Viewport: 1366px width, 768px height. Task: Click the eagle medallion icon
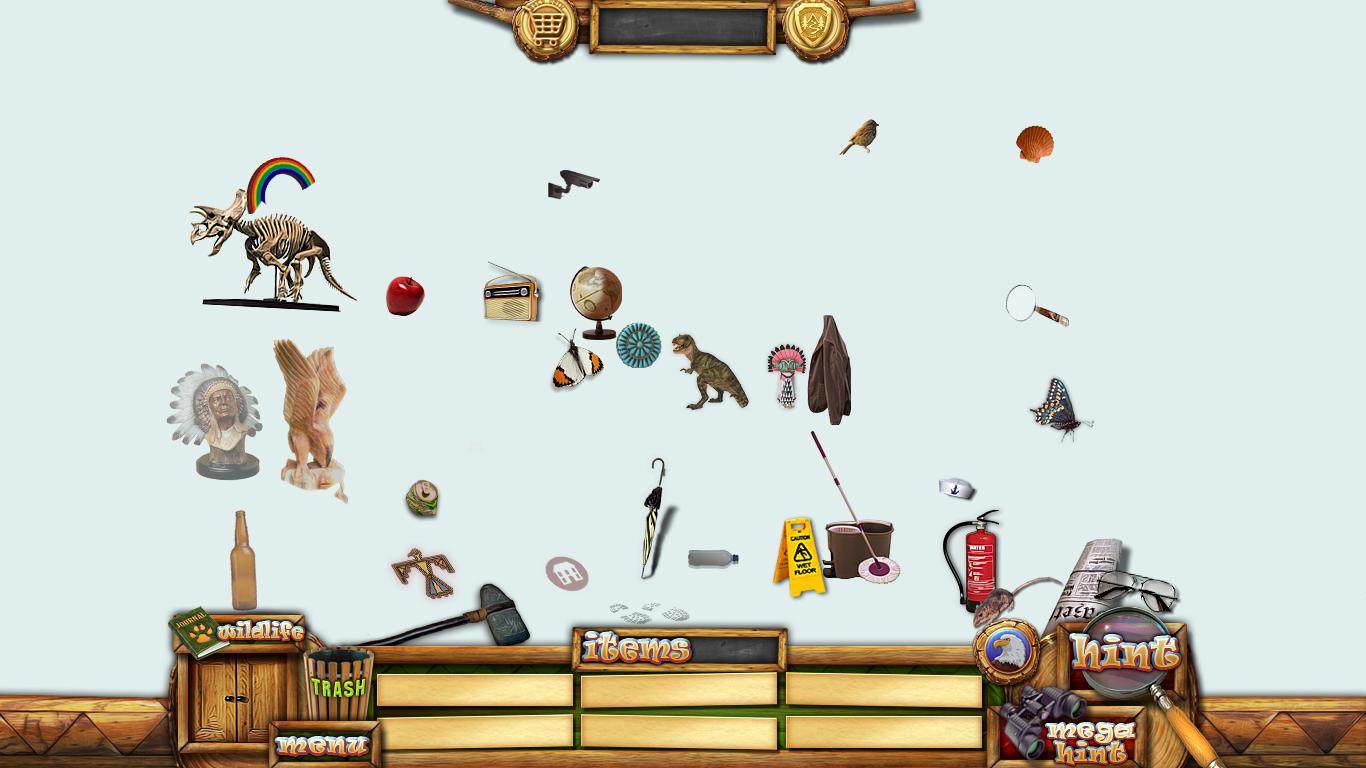pos(1006,651)
